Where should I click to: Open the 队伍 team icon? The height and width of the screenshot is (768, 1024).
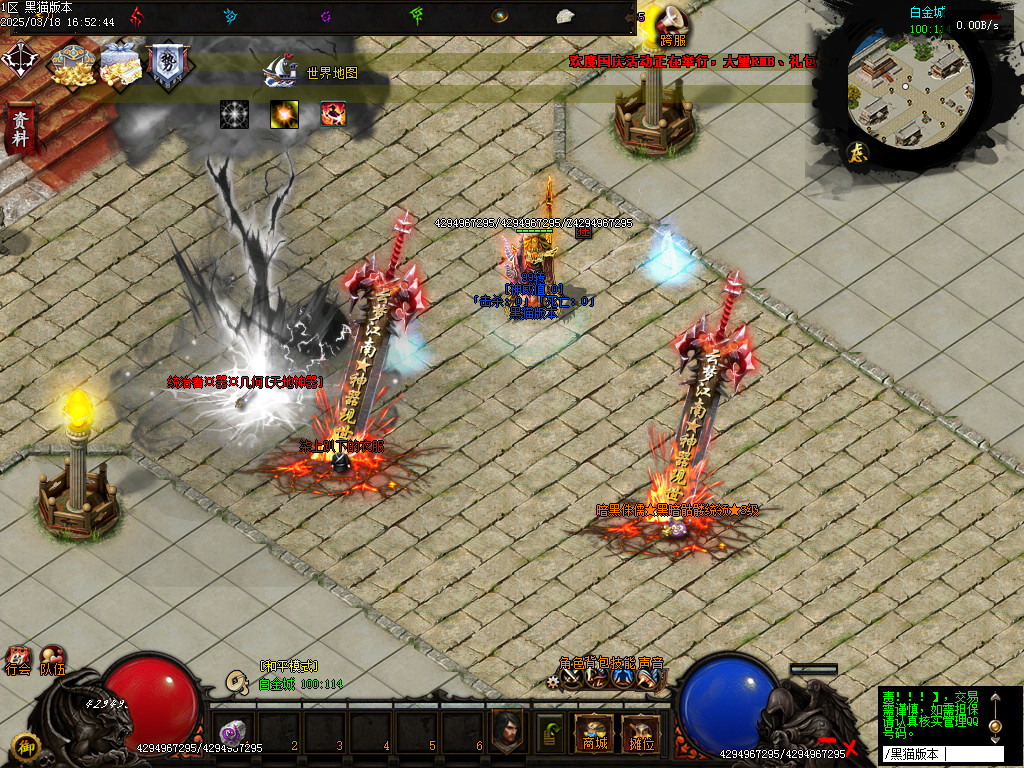pyautogui.click(x=51, y=660)
